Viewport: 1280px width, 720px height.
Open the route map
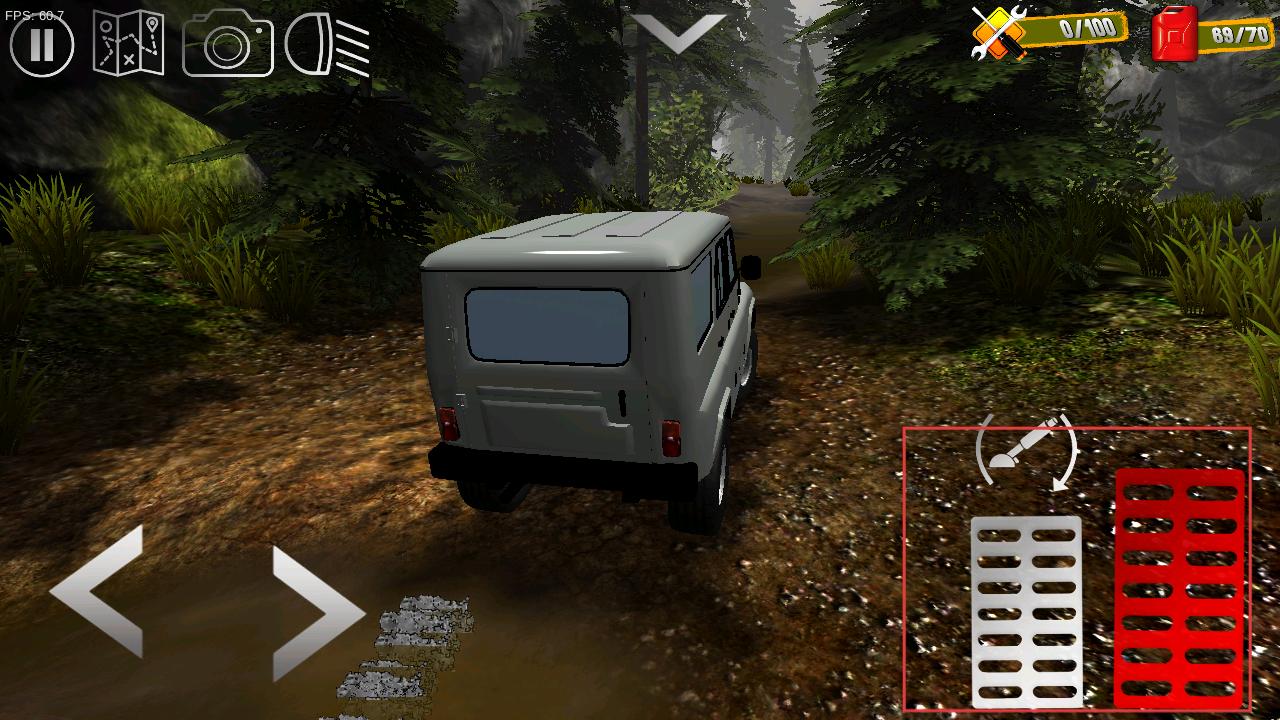[x=129, y=44]
